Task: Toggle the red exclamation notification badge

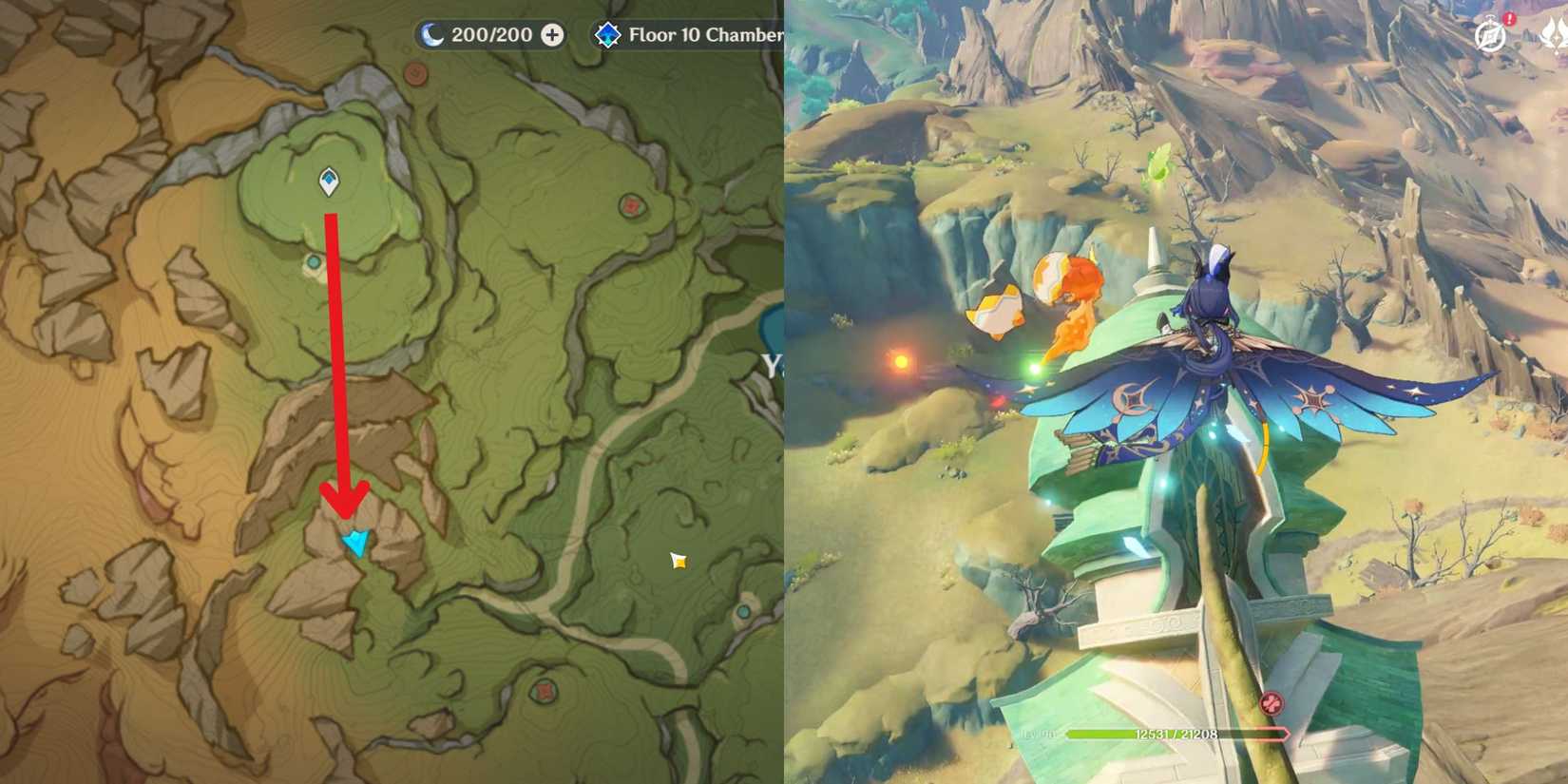Action: pos(1509,18)
